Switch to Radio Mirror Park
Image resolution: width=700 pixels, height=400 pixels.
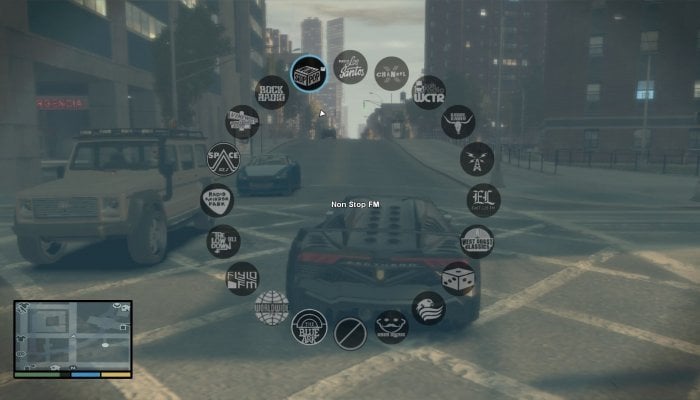(x=216, y=200)
